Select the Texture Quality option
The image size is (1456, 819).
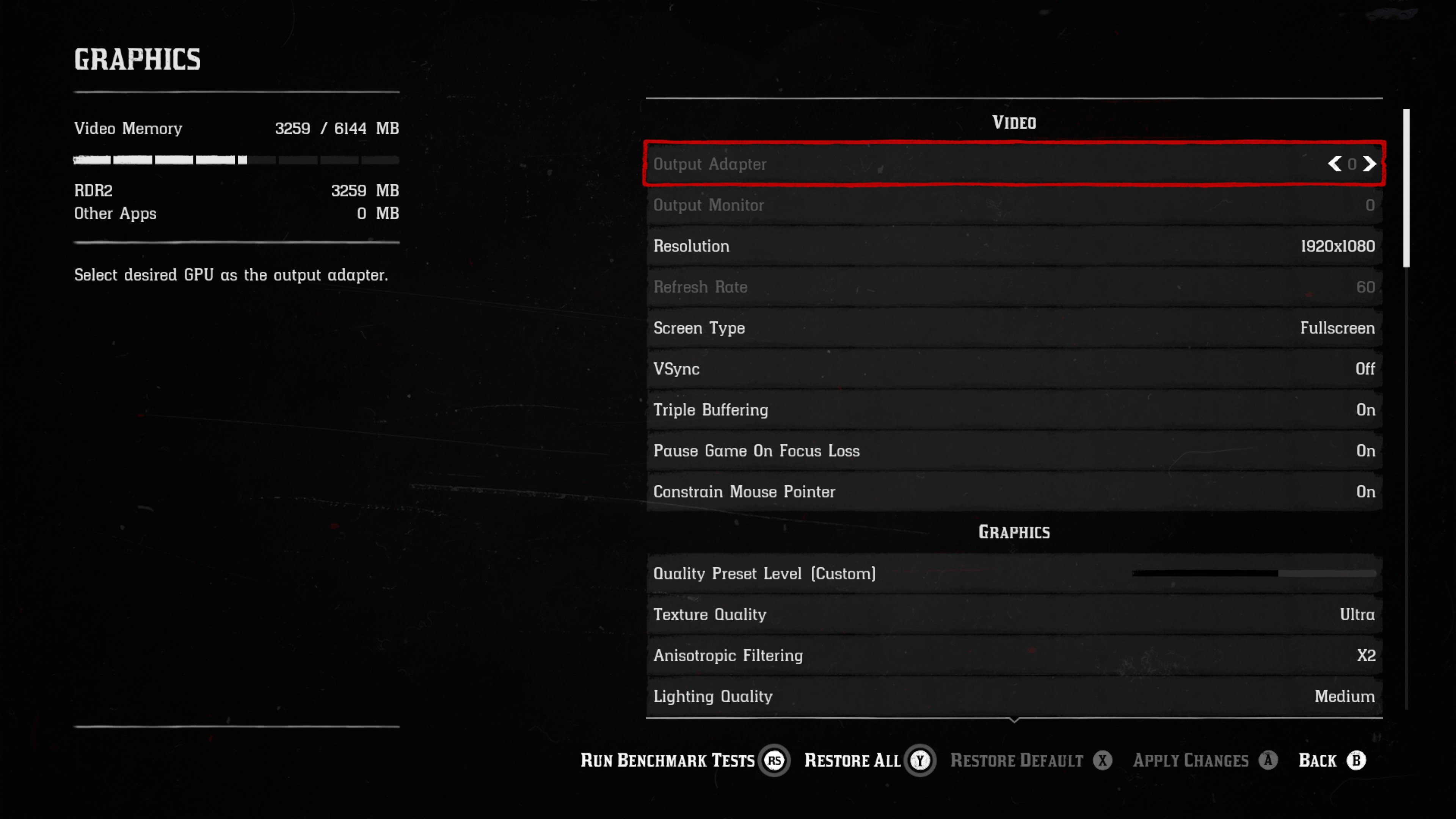point(1014,614)
